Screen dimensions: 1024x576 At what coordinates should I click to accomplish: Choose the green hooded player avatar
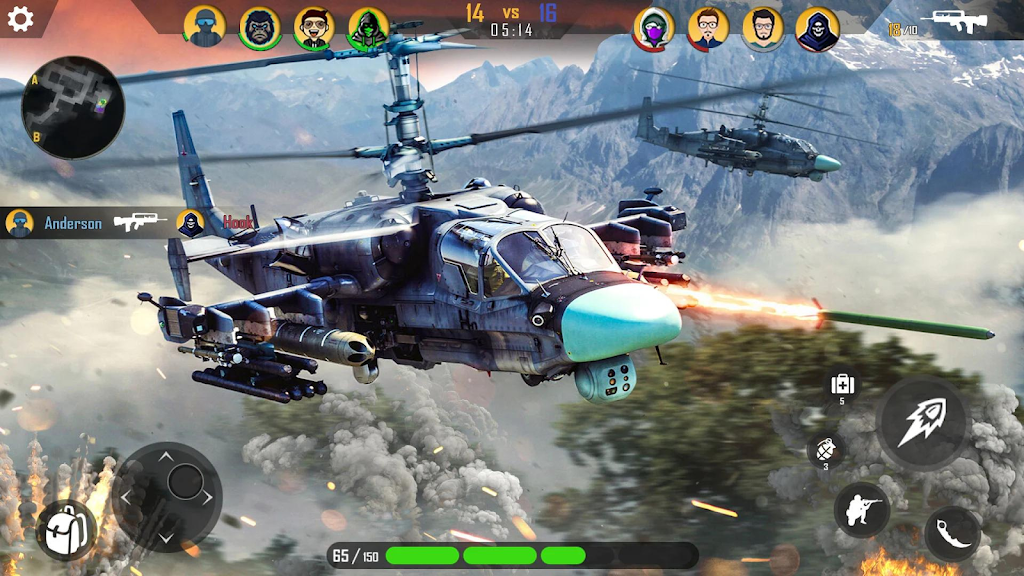[368, 28]
